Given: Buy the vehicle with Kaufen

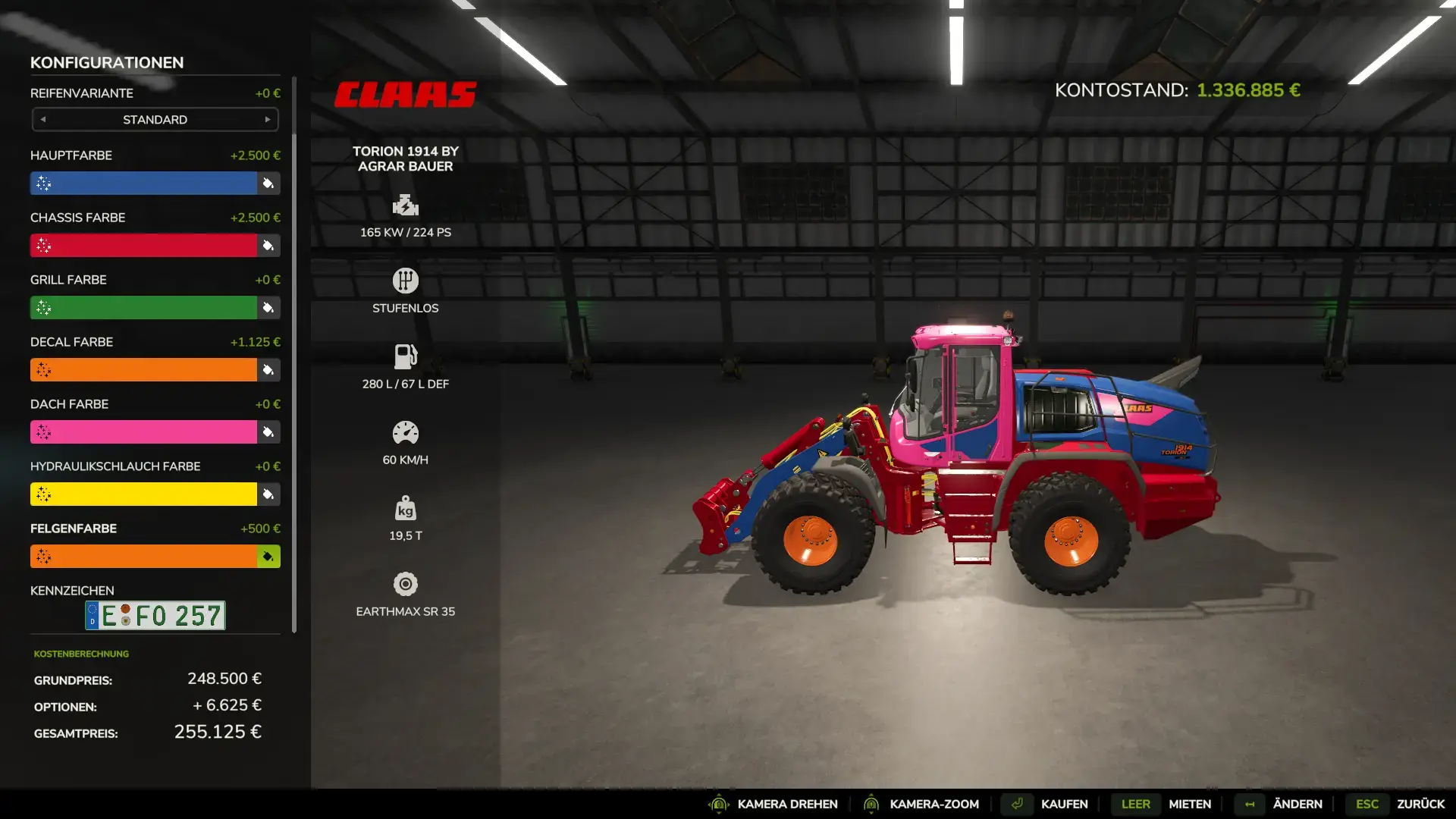Looking at the screenshot, I should tap(1063, 804).
